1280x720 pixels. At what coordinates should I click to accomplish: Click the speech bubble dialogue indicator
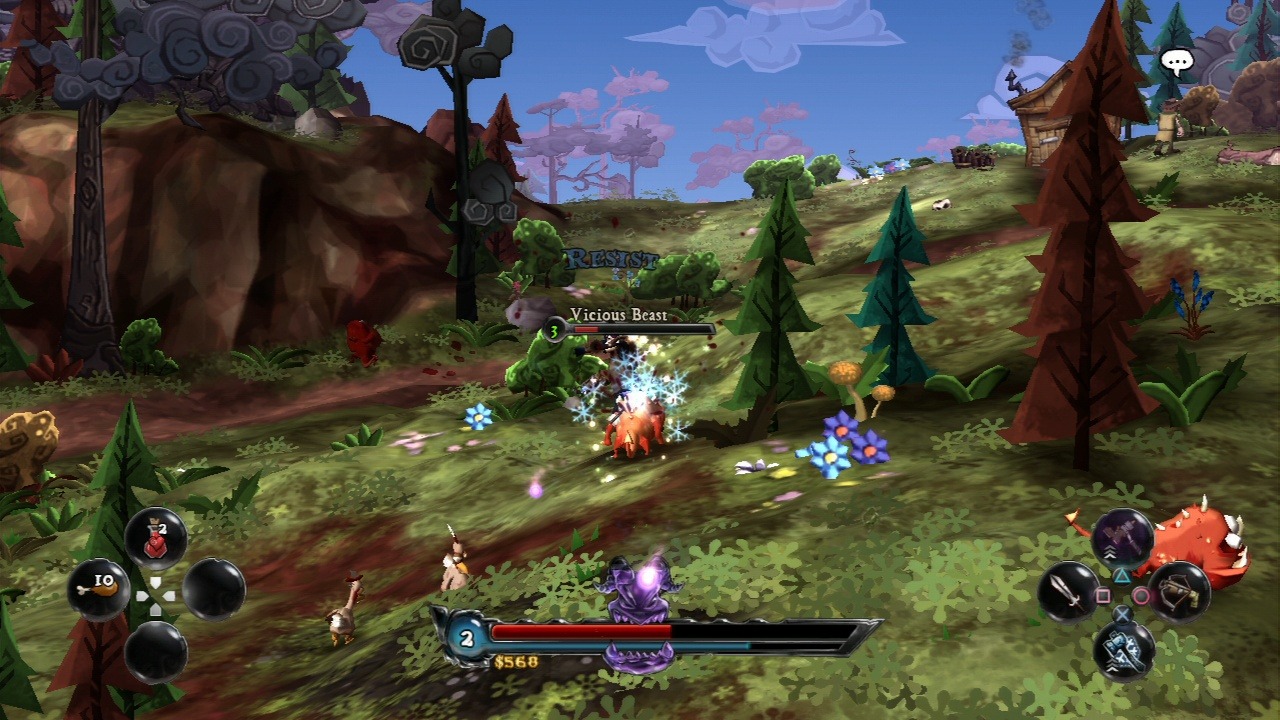(1177, 63)
